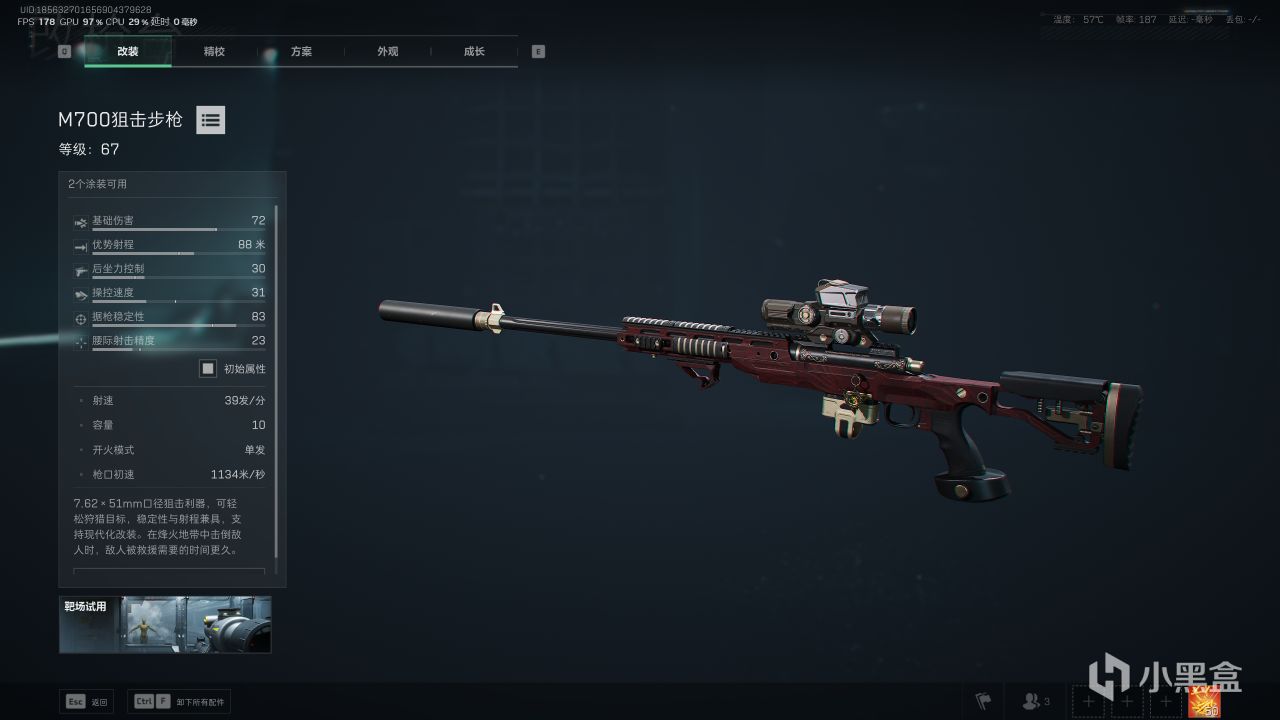Image resolution: width=1280 pixels, height=720 pixels.
Task: Switch to the 精校 calibration tab
Action: pos(214,51)
